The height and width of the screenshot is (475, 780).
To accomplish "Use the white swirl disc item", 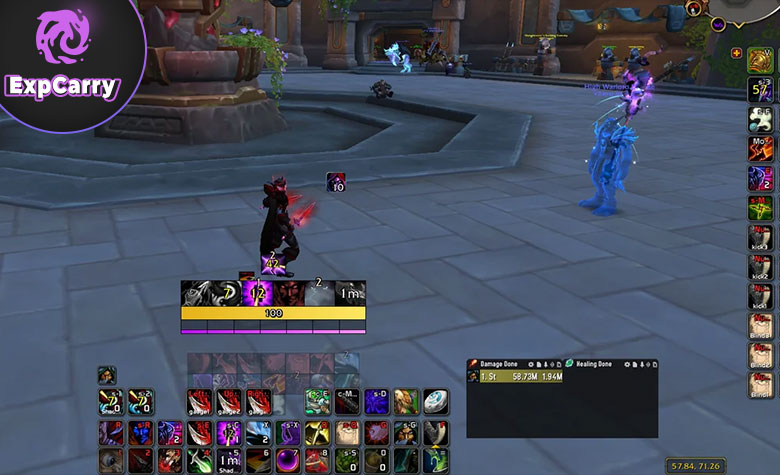I will [436, 402].
